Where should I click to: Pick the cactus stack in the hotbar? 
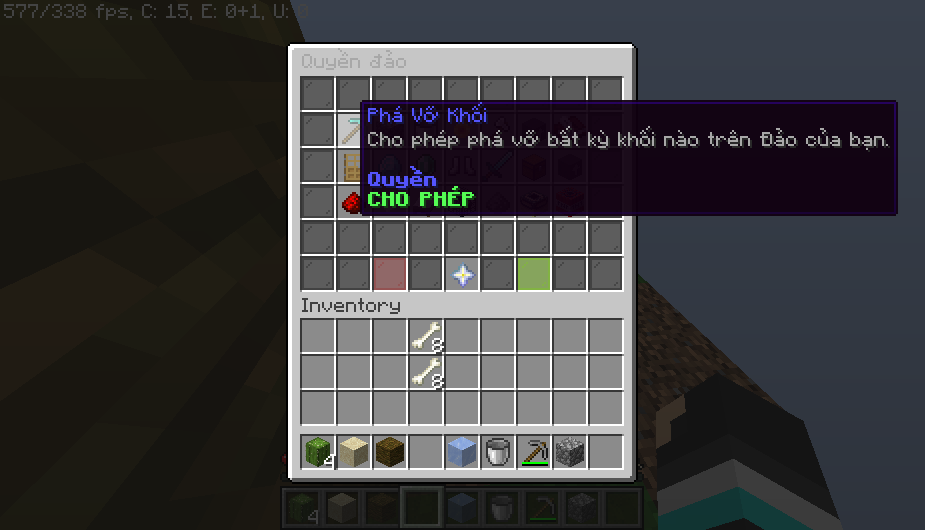(318, 452)
